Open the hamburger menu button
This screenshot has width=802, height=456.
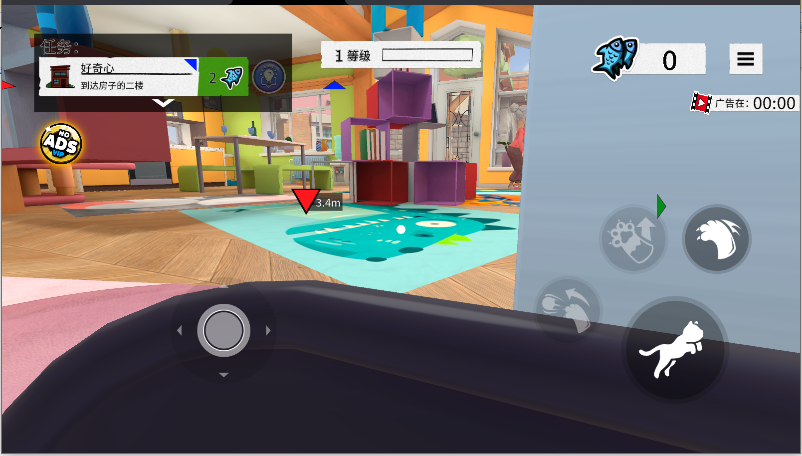[745, 60]
